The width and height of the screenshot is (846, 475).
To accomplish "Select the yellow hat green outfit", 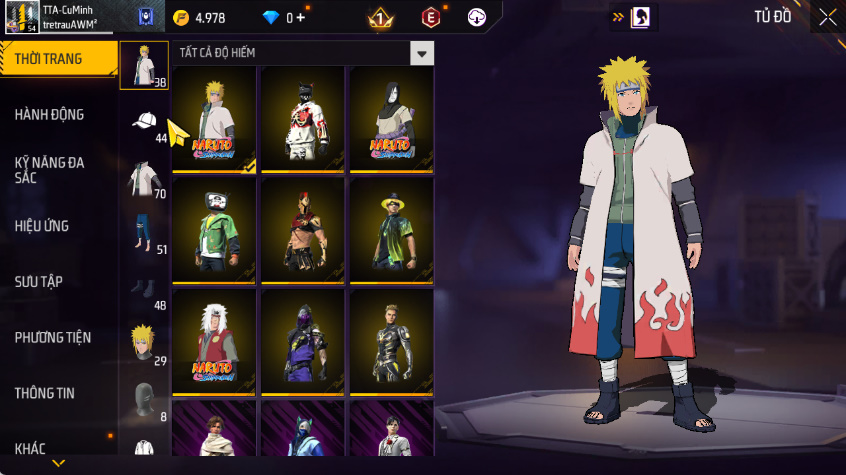I will coord(391,231).
